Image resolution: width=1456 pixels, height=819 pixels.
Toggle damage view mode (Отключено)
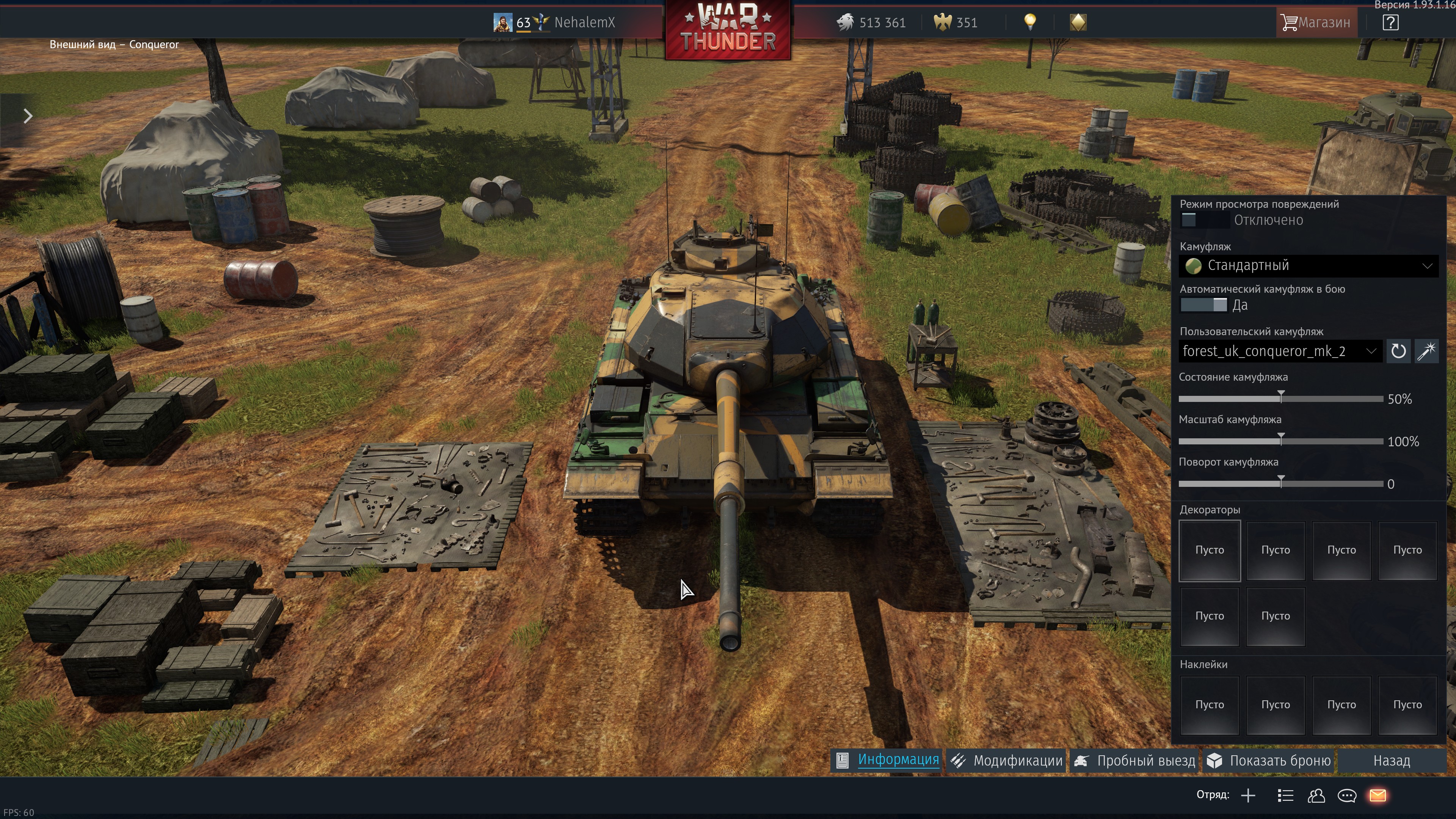click(x=1204, y=220)
